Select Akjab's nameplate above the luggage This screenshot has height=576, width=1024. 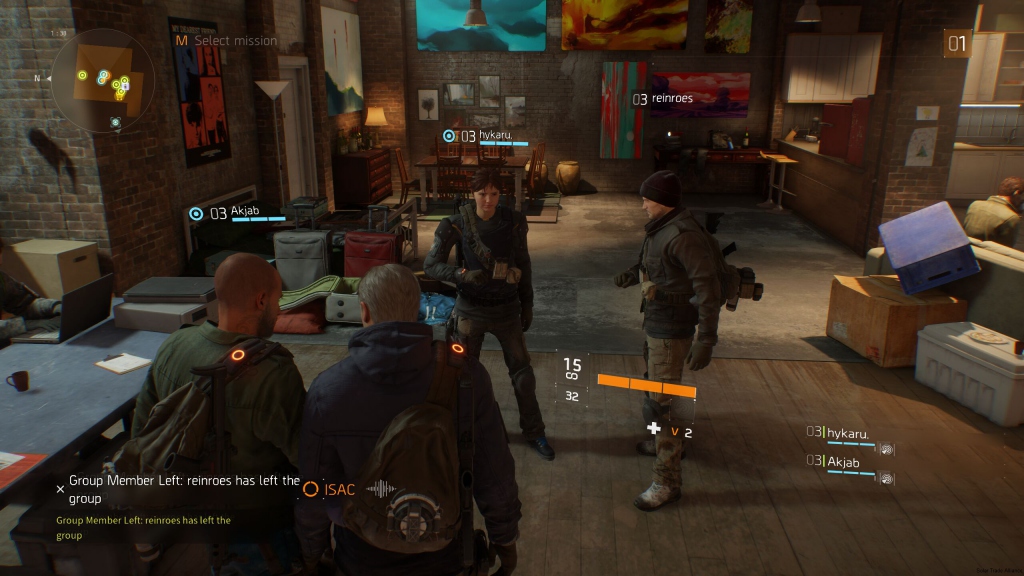point(238,213)
